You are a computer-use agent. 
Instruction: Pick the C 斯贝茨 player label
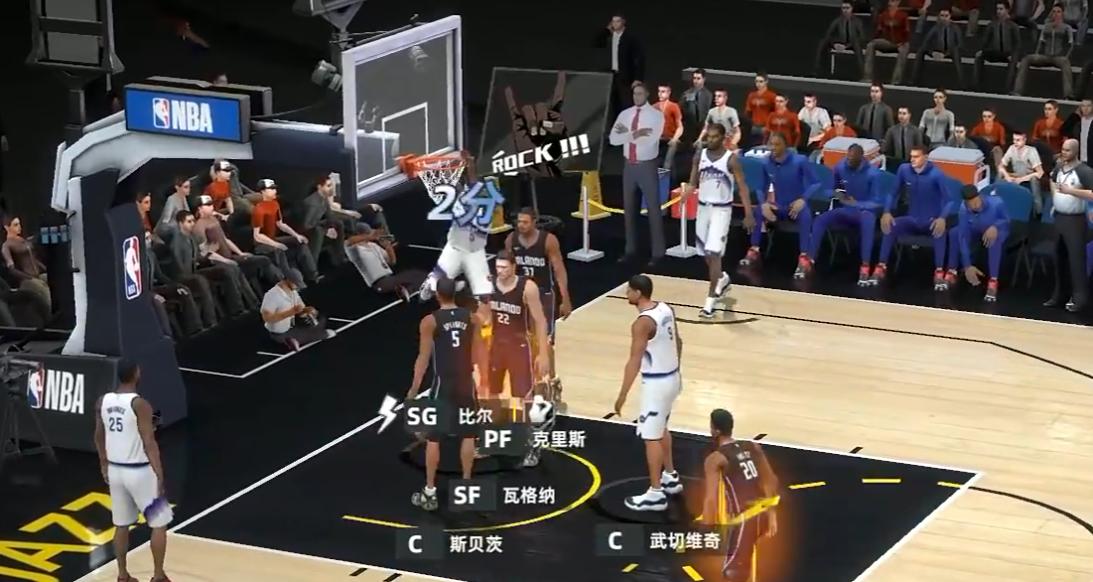(450, 544)
